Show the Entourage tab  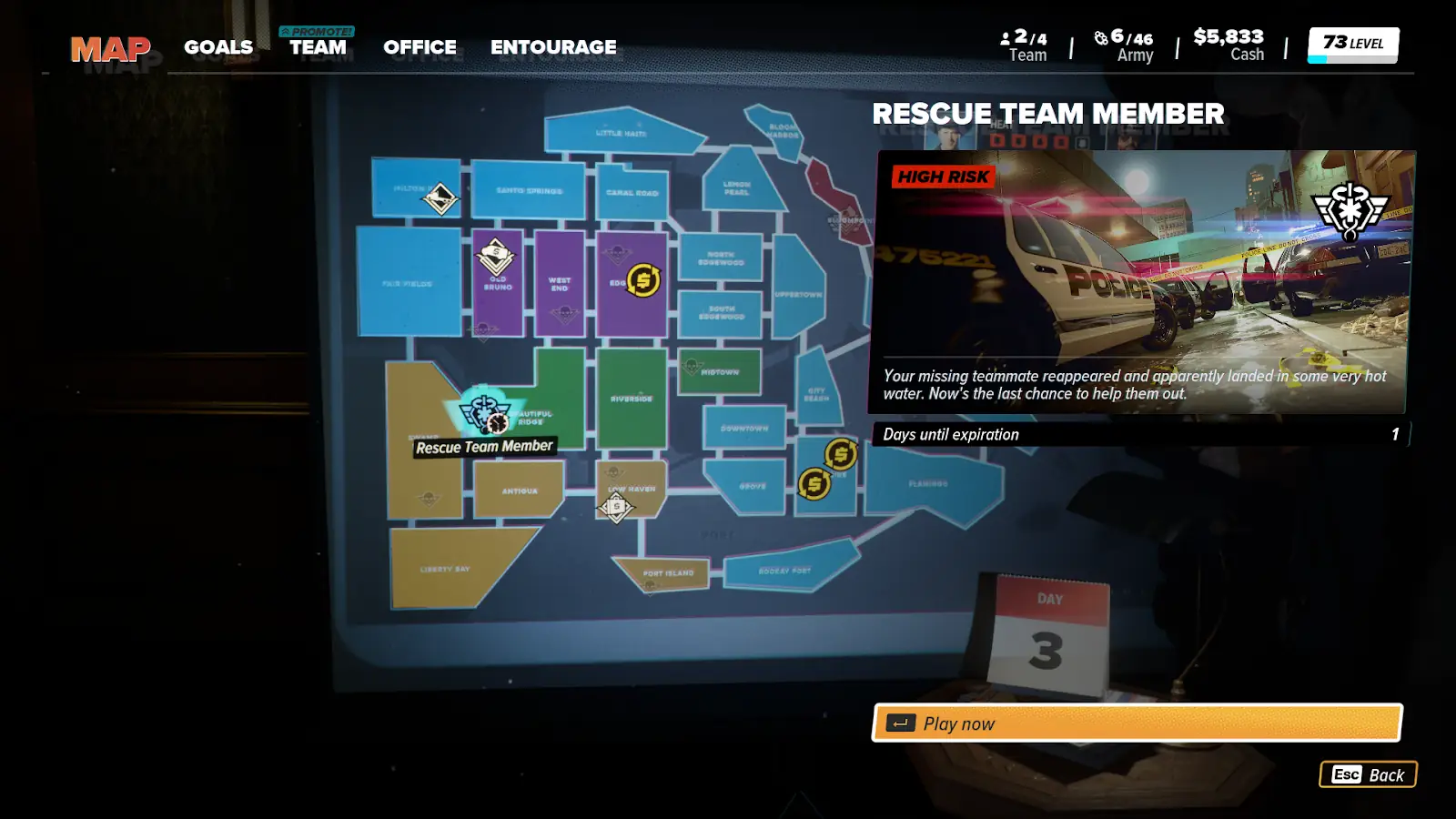(553, 47)
